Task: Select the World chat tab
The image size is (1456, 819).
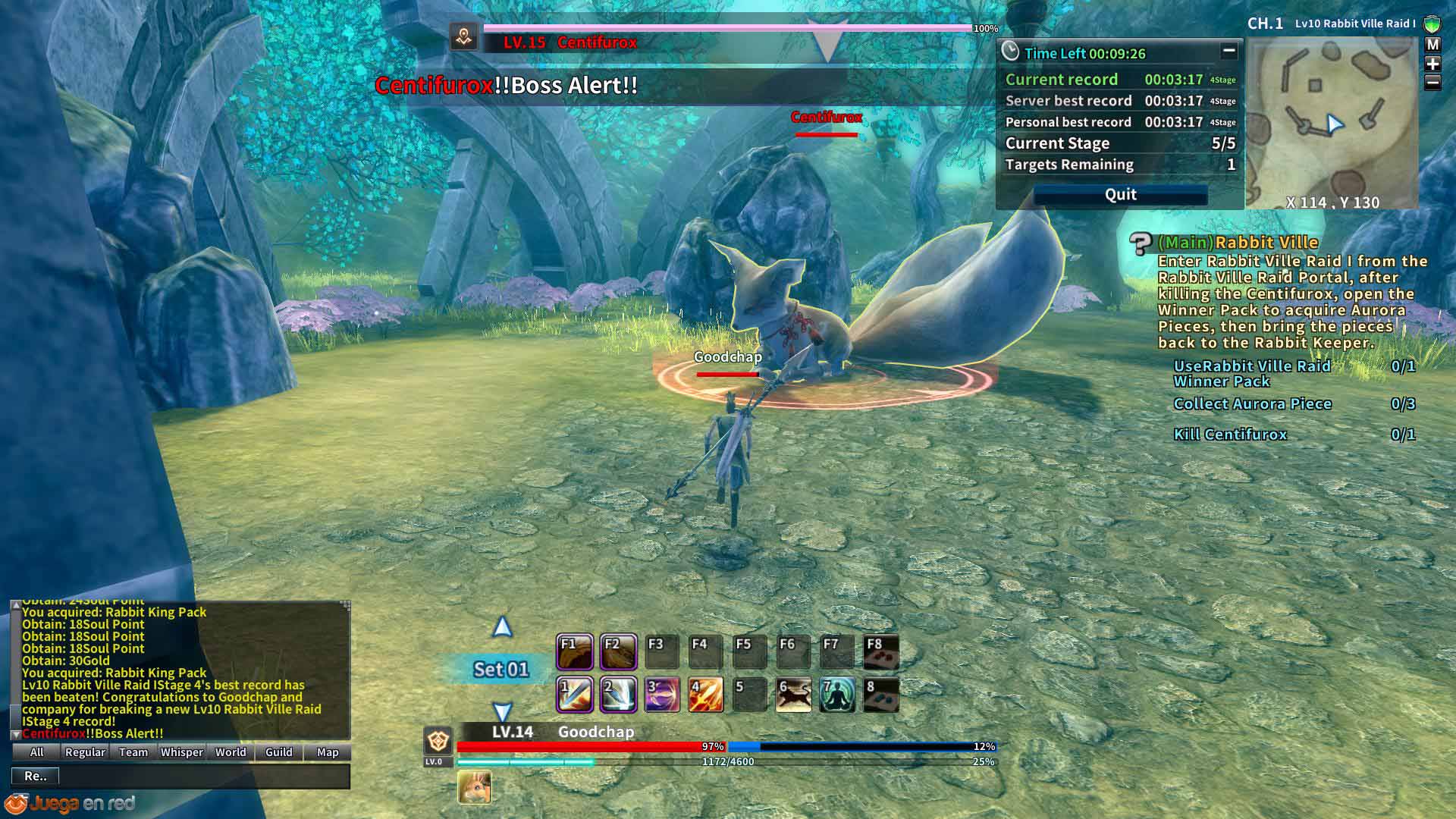Action: [231, 752]
